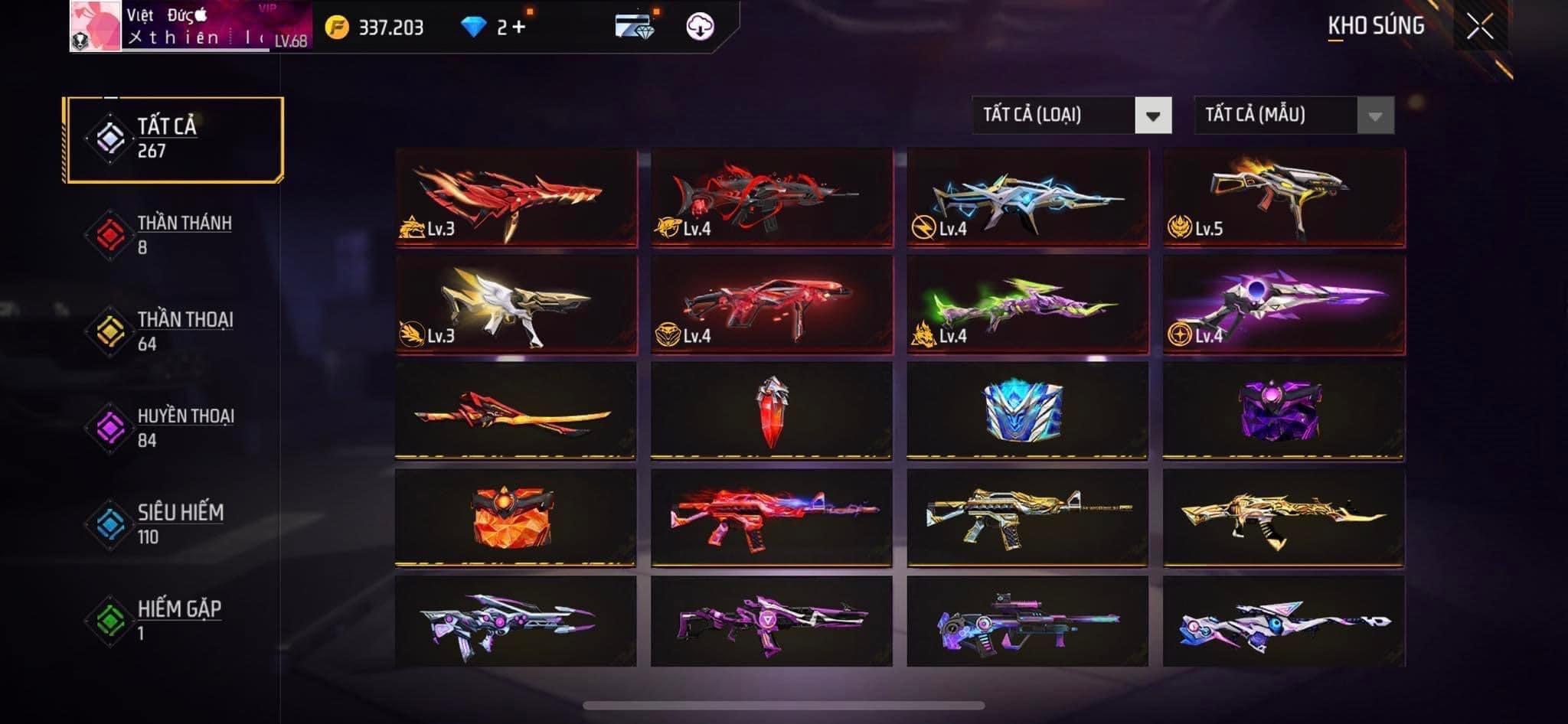The height and width of the screenshot is (724, 1568).
Task: Open the Thần Thoại rarity tab
Action: click(x=175, y=331)
